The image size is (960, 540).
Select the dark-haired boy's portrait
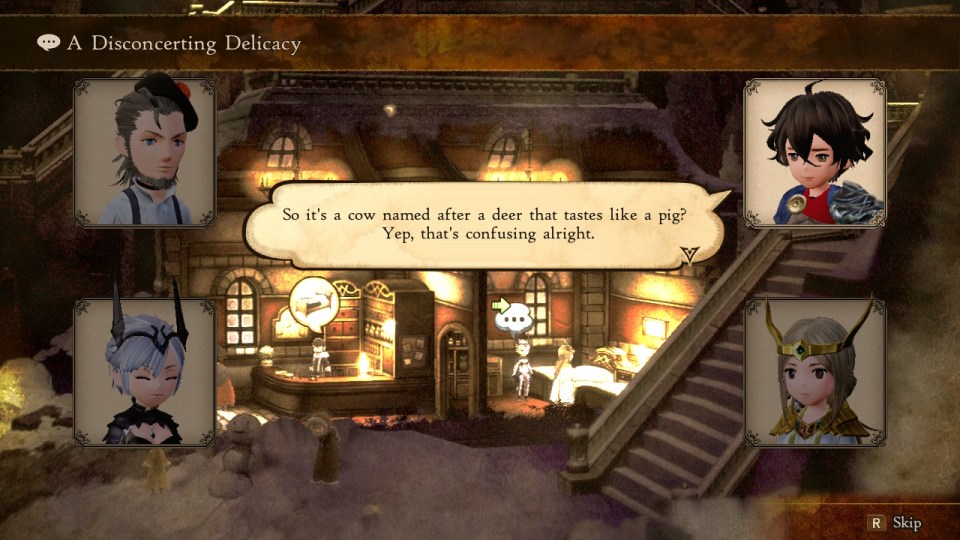click(815, 154)
